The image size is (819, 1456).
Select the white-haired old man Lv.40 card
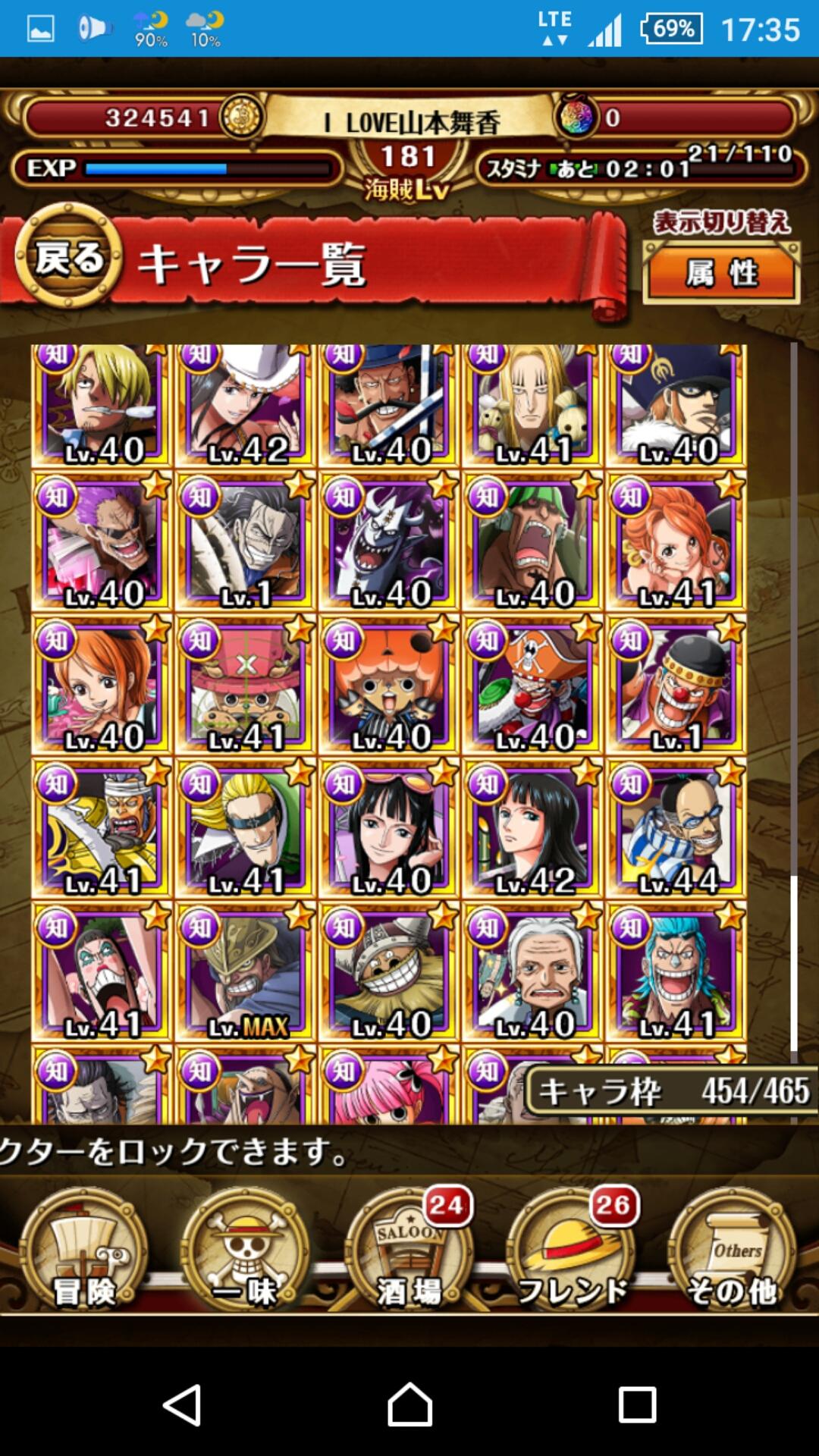(532, 972)
